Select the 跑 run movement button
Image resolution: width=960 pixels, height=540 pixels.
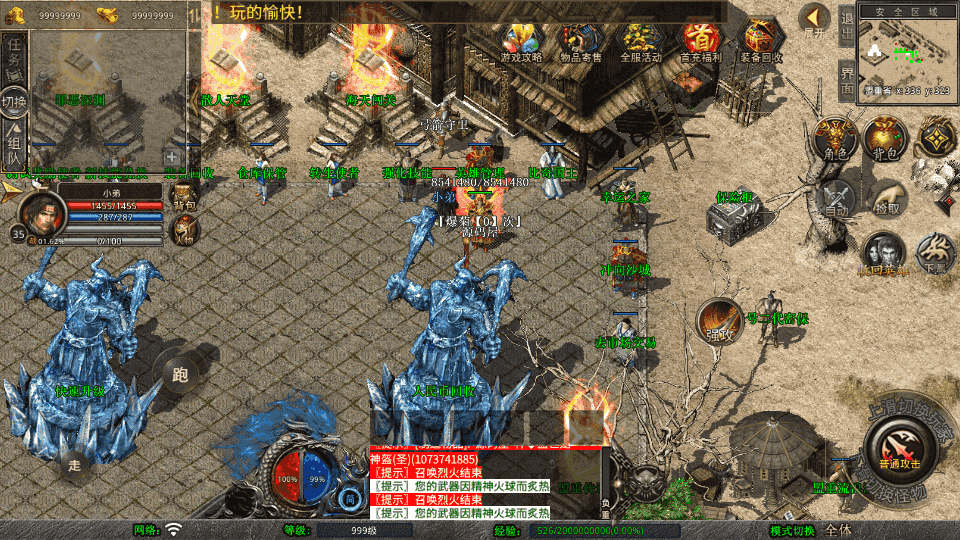(180, 375)
